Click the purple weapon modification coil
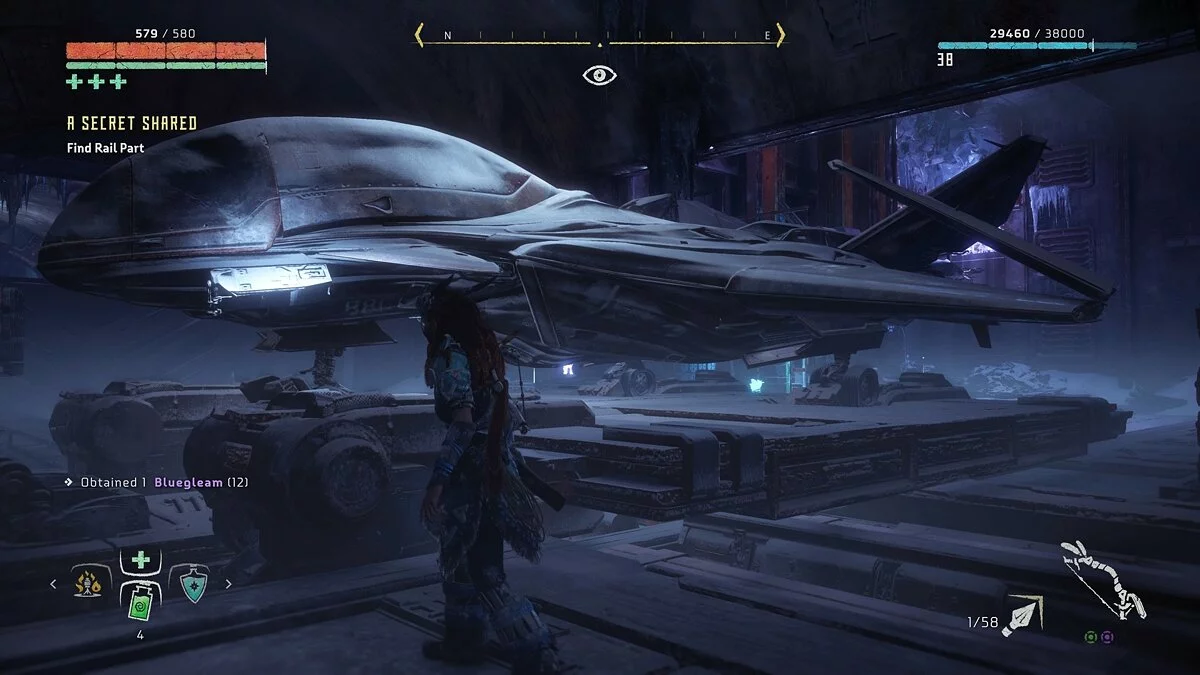 pyautogui.click(x=1107, y=636)
